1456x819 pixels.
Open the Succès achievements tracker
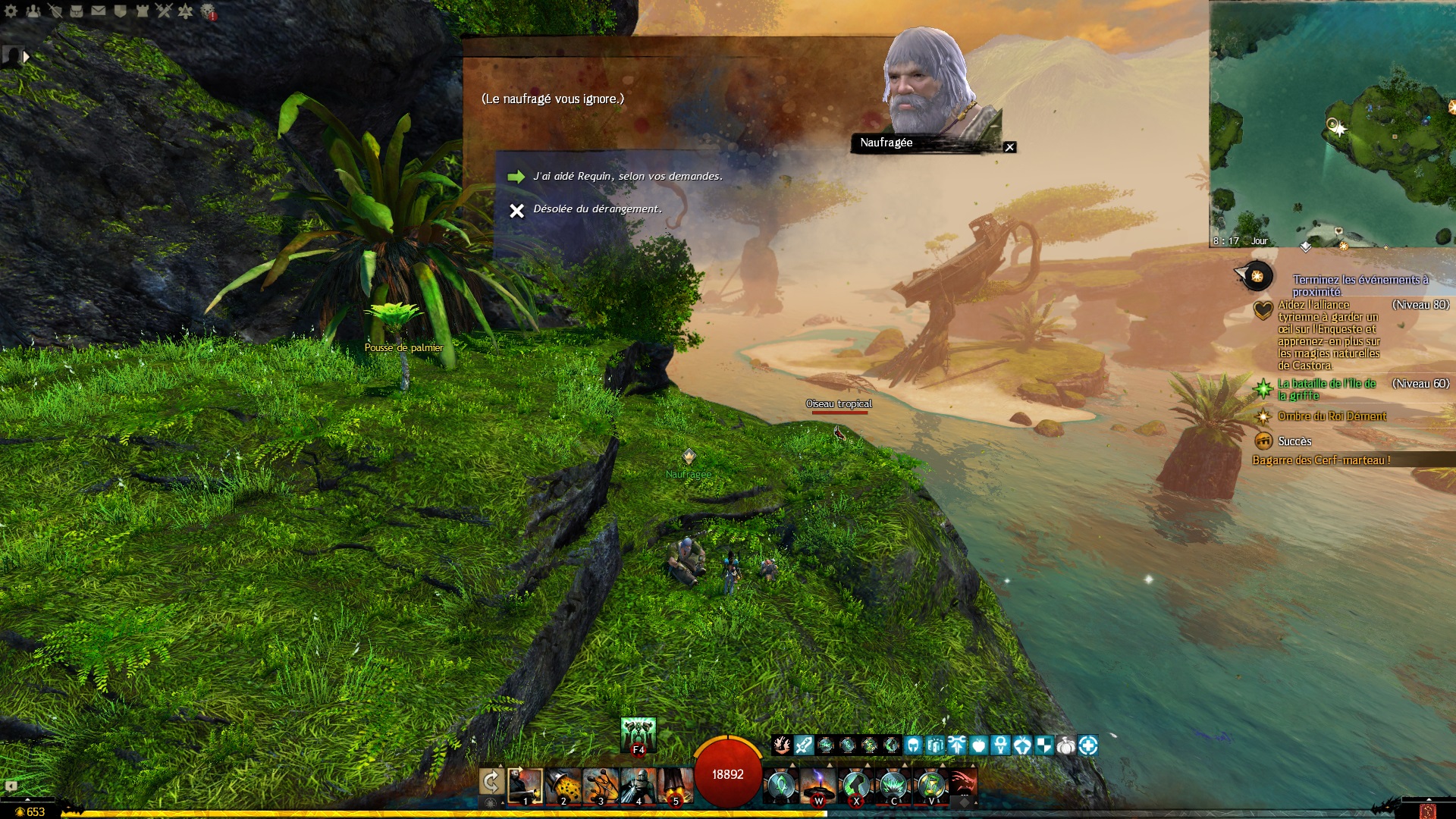pos(1294,441)
